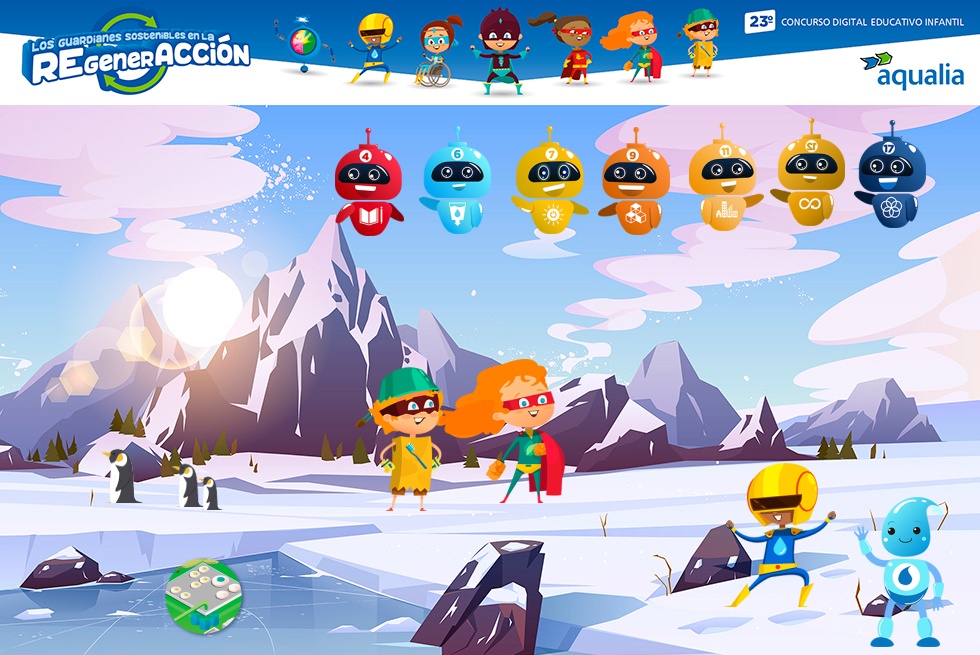Select the red robot numbered 4
980x655 pixels.
pos(367,187)
